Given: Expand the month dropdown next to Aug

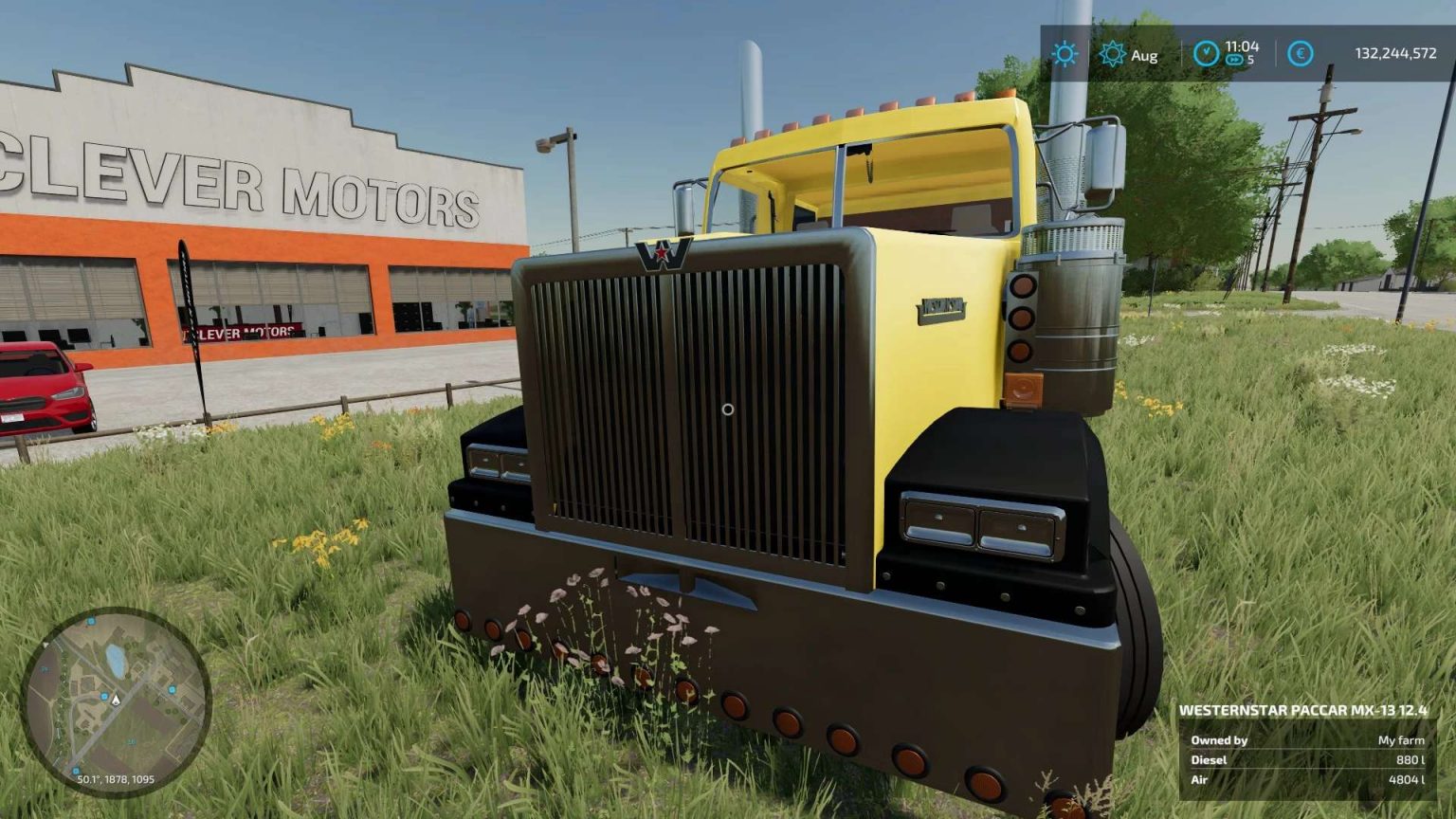Looking at the screenshot, I should tap(1143, 55).
